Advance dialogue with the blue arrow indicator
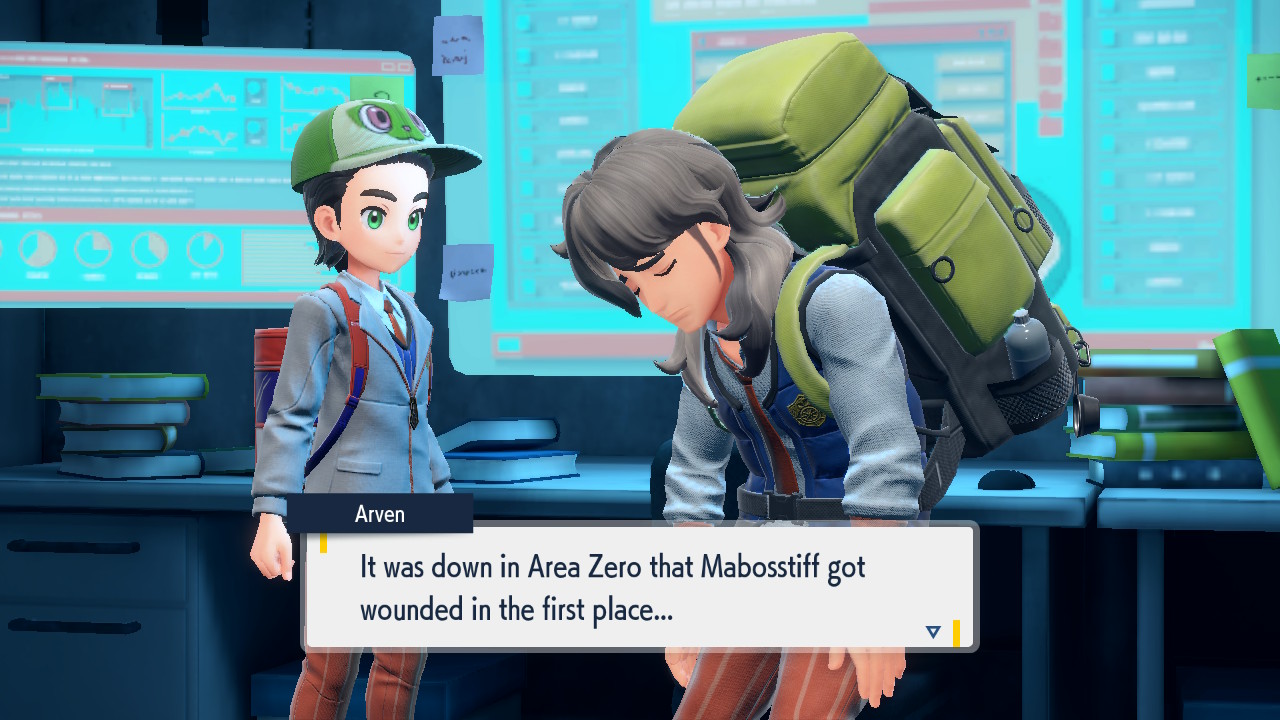1280x720 pixels. (x=933, y=632)
